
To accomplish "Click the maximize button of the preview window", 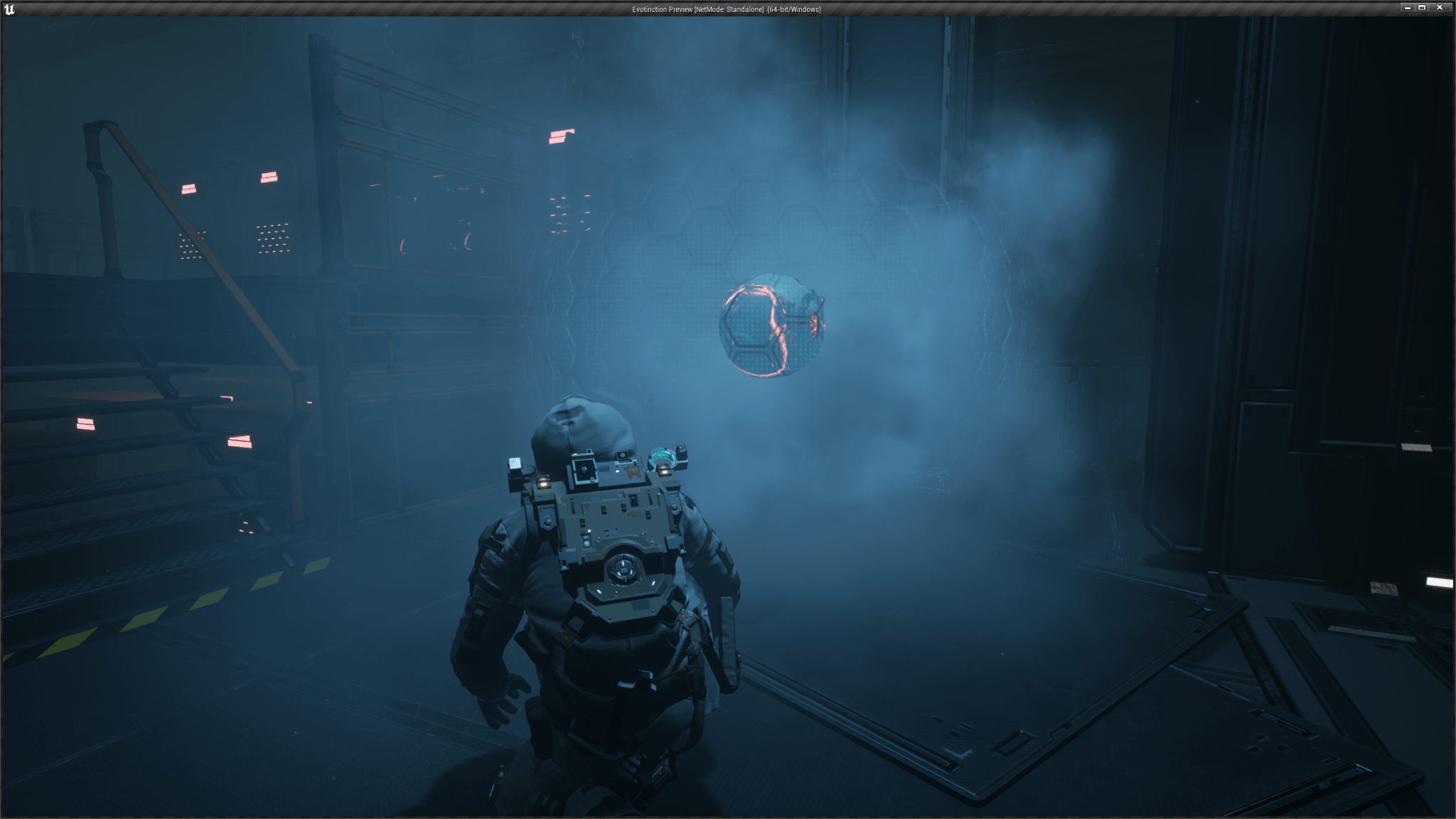I will coord(1422,7).
